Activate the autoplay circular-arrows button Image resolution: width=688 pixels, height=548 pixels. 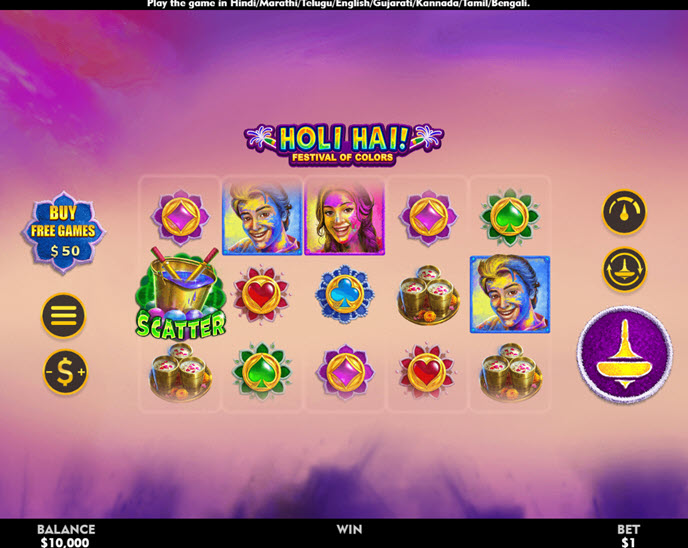(624, 269)
